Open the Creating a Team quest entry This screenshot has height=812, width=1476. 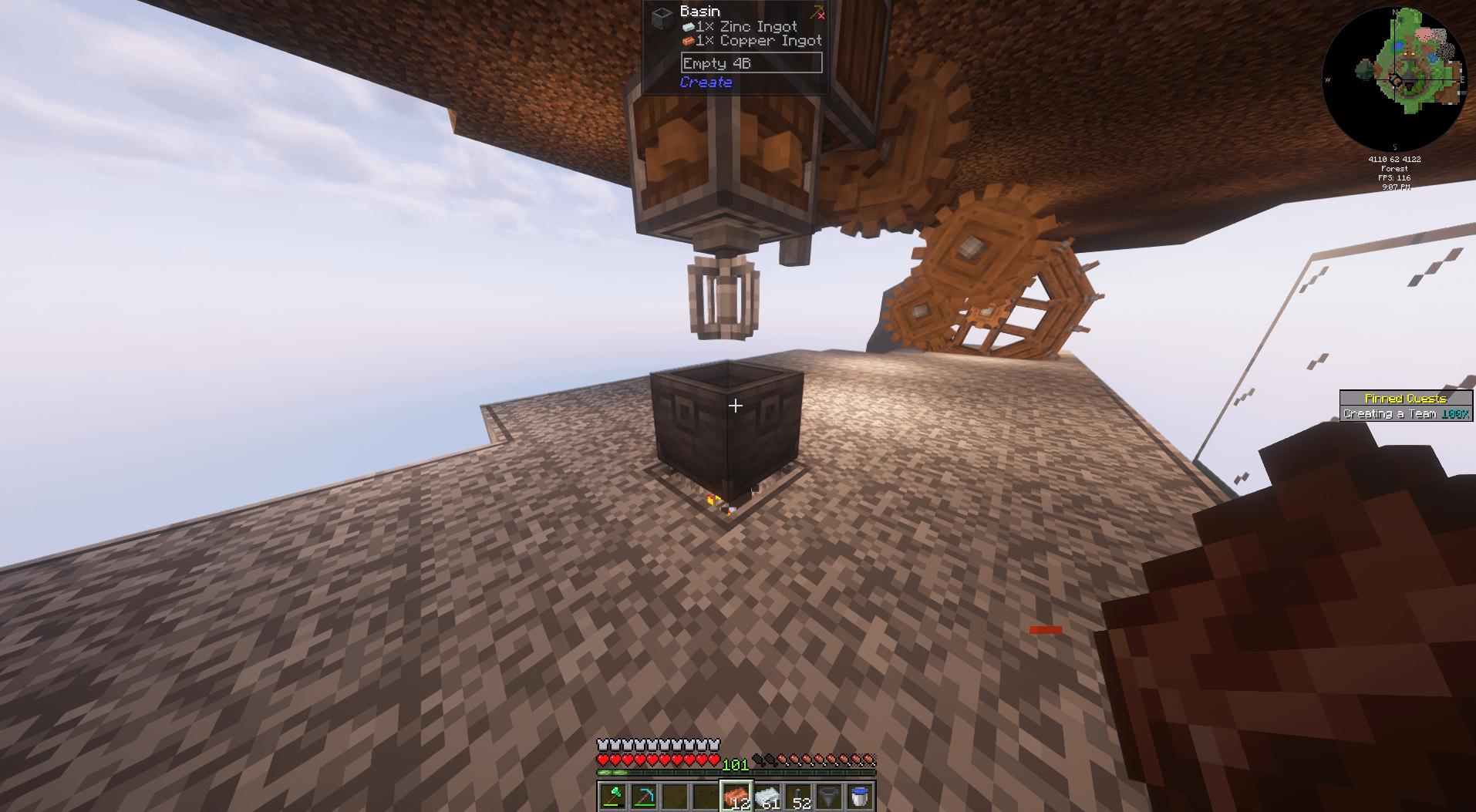[x=1390, y=413]
